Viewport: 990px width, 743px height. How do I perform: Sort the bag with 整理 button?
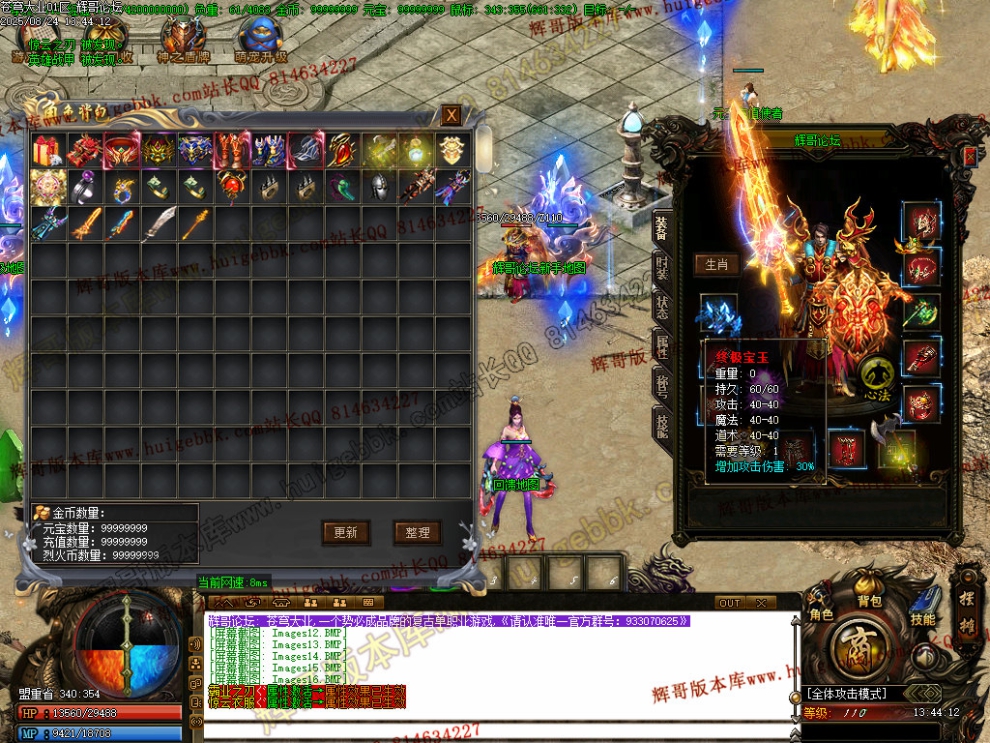click(x=417, y=533)
